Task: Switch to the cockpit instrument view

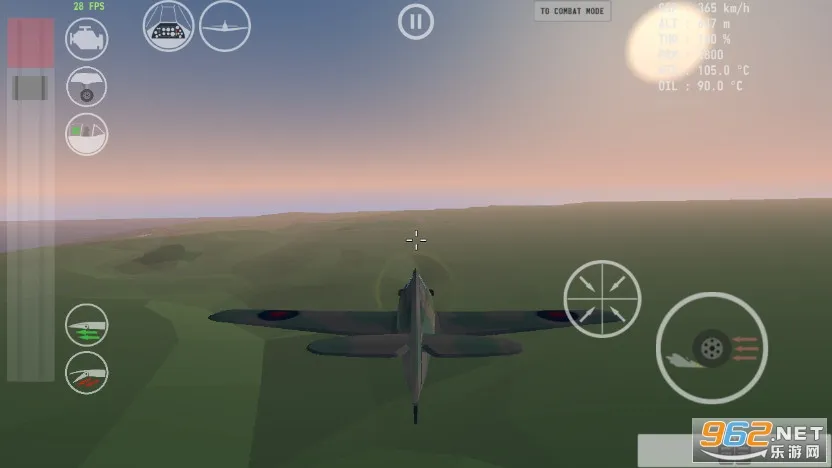Action: [168, 25]
